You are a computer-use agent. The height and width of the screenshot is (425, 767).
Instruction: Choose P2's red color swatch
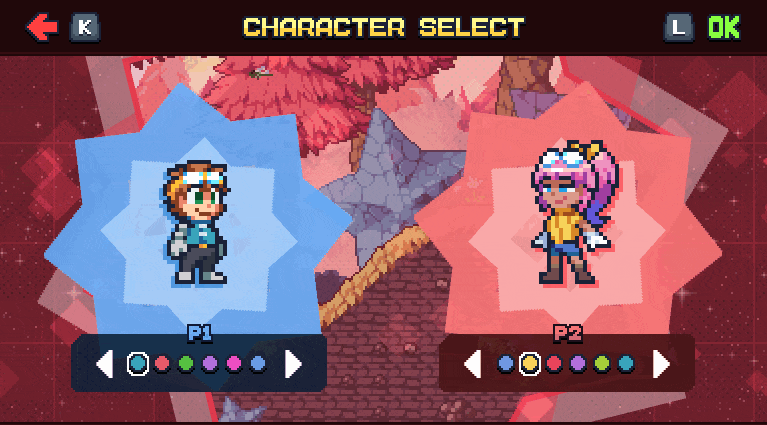point(554,364)
